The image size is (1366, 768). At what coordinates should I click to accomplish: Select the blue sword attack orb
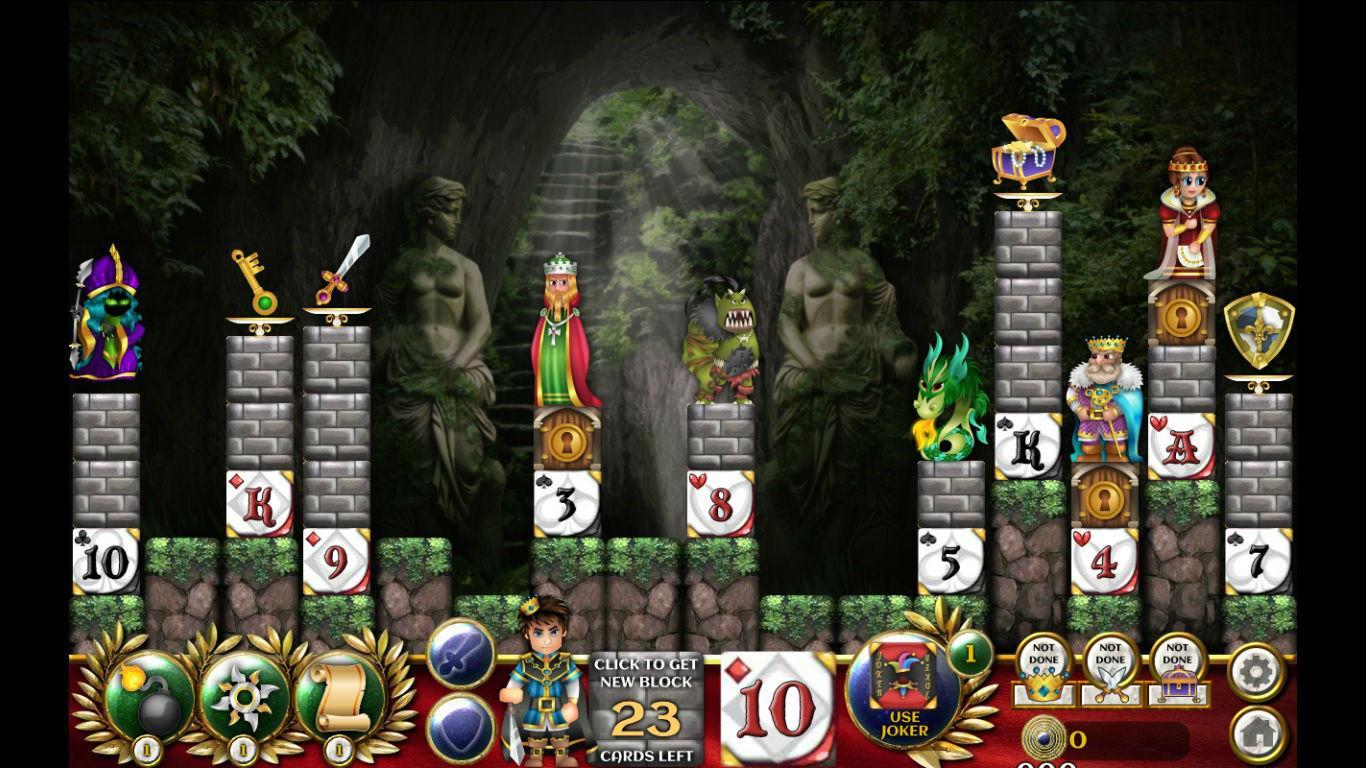coord(460,654)
